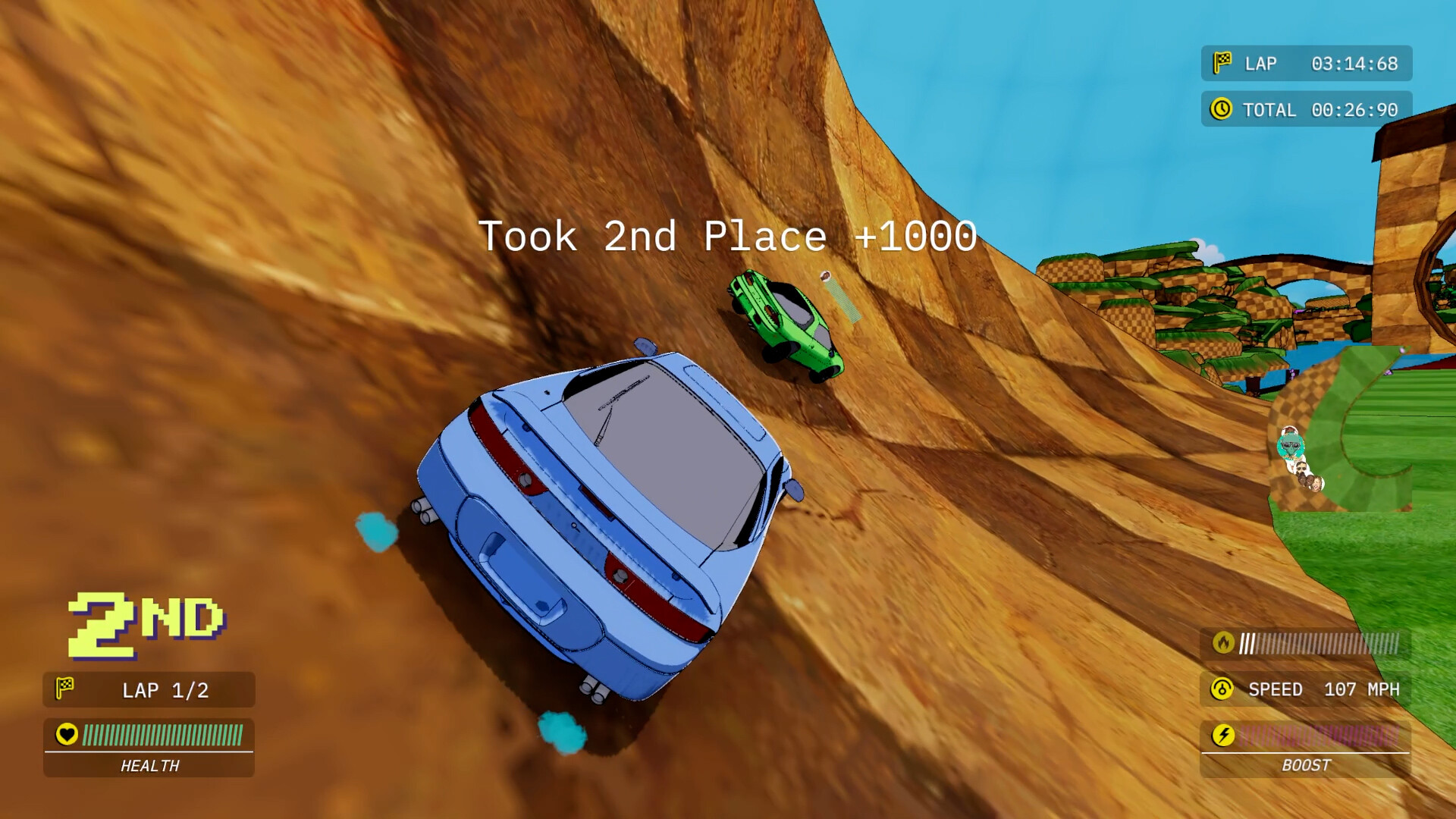Click the flag icon beside LAP 1/2 counter
Screen dimensions: 1456x819
point(67,689)
